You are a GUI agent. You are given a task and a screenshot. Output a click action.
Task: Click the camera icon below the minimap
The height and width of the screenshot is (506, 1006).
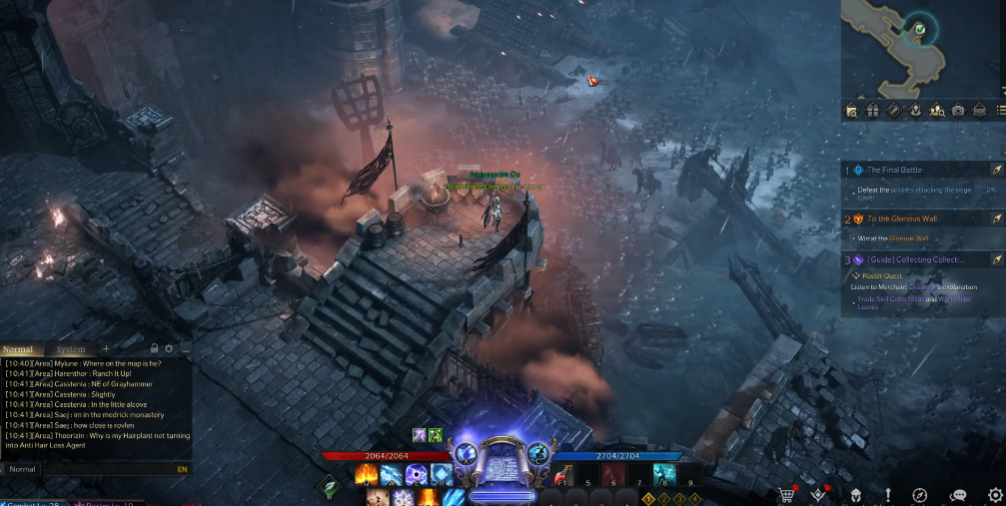coord(958,110)
